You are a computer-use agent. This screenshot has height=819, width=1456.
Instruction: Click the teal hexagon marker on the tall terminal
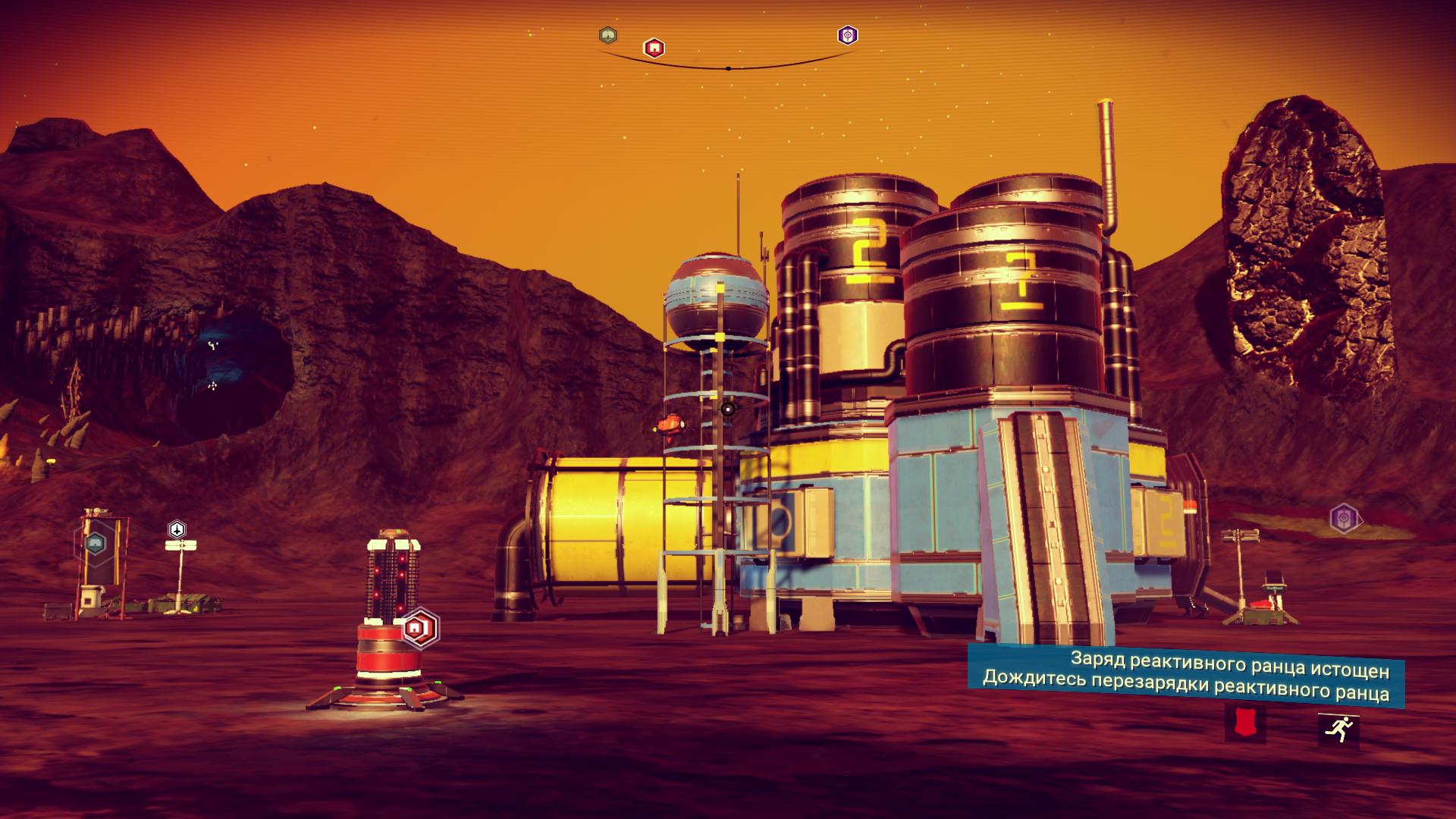pyautogui.click(x=95, y=542)
